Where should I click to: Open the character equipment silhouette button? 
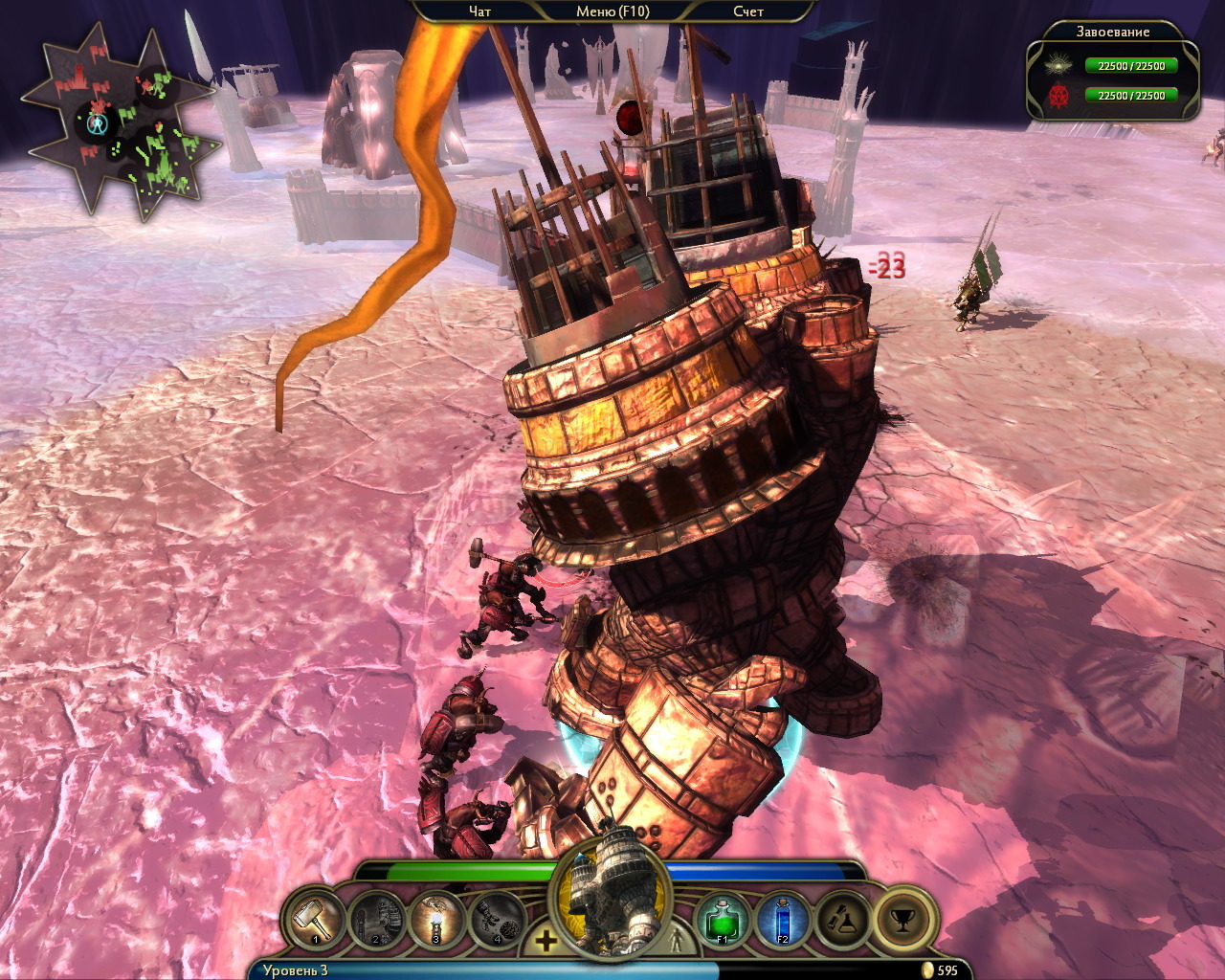(677, 941)
